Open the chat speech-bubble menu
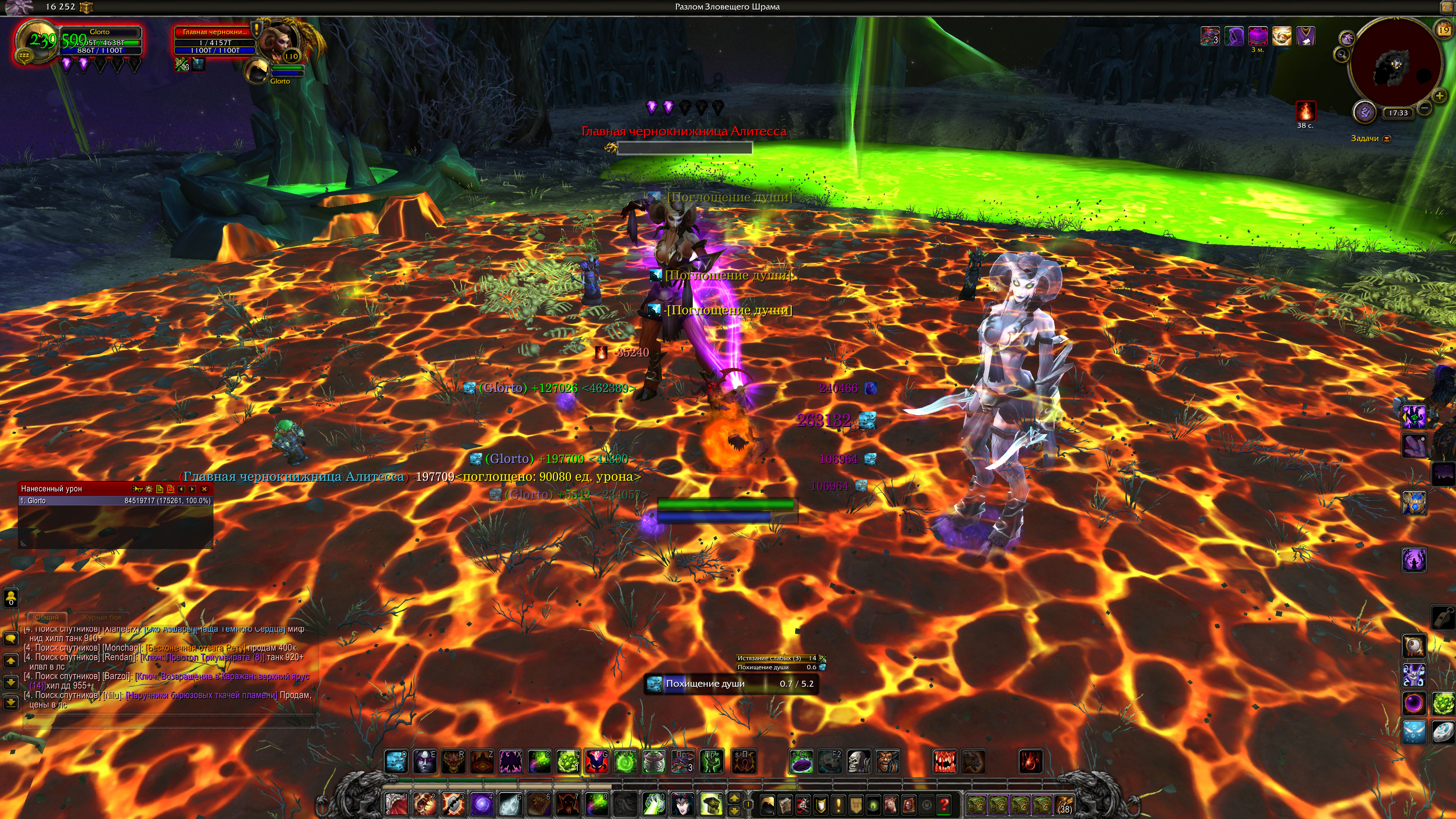This screenshot has width=1456, height=819. tap(11, 639)
